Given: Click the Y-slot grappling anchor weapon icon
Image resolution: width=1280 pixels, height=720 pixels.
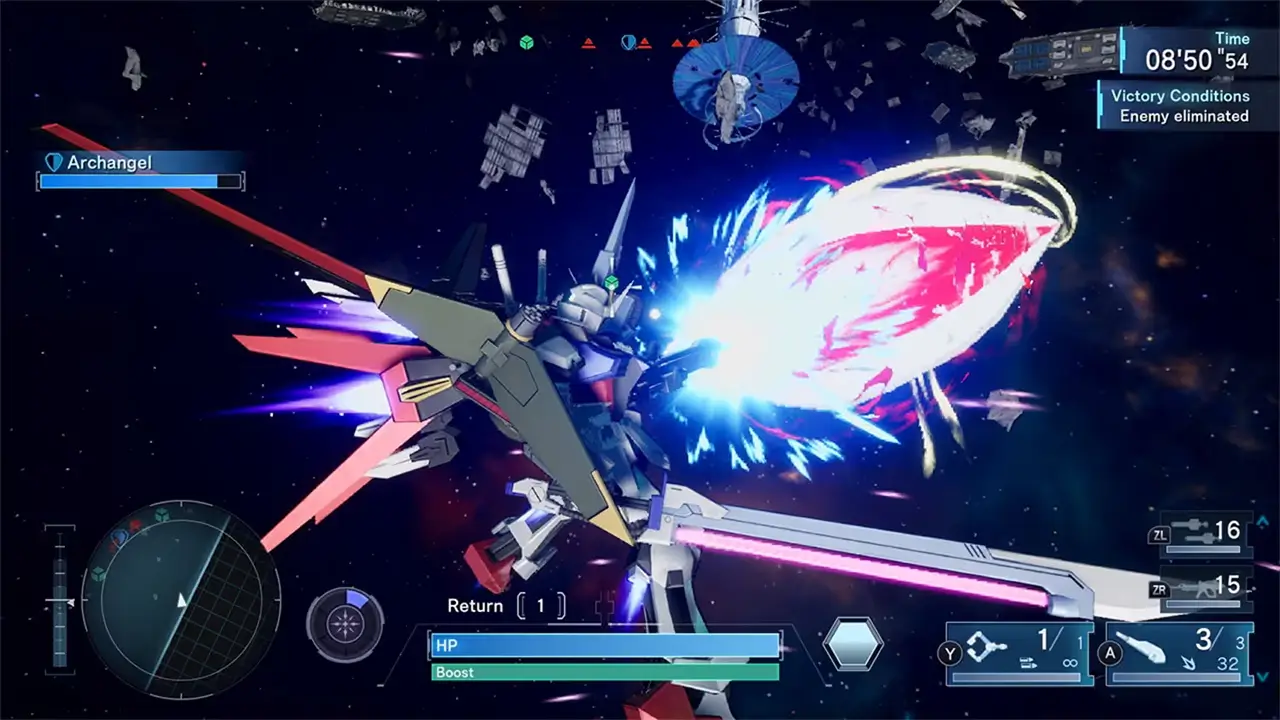Looking at the screenshot, I should (x=986, y=647).
